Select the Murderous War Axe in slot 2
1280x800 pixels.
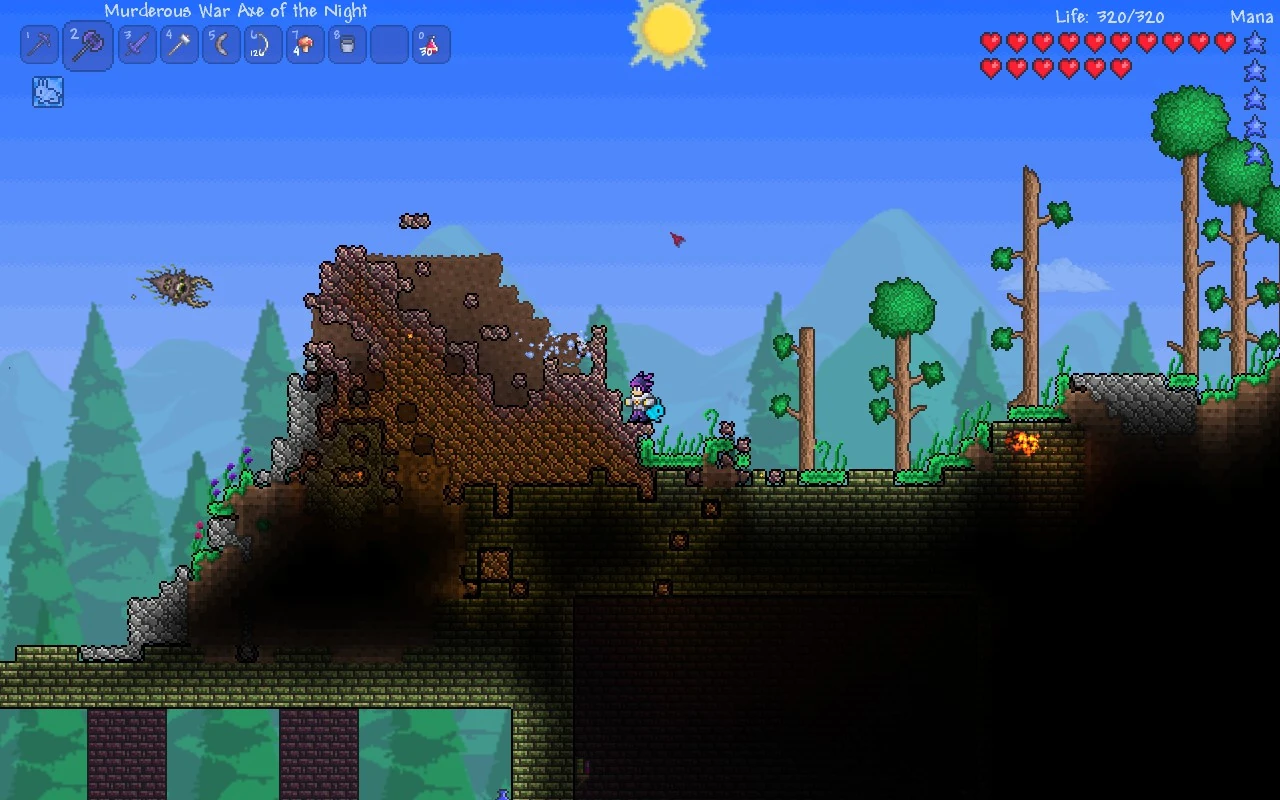click(x=86, y=44)
